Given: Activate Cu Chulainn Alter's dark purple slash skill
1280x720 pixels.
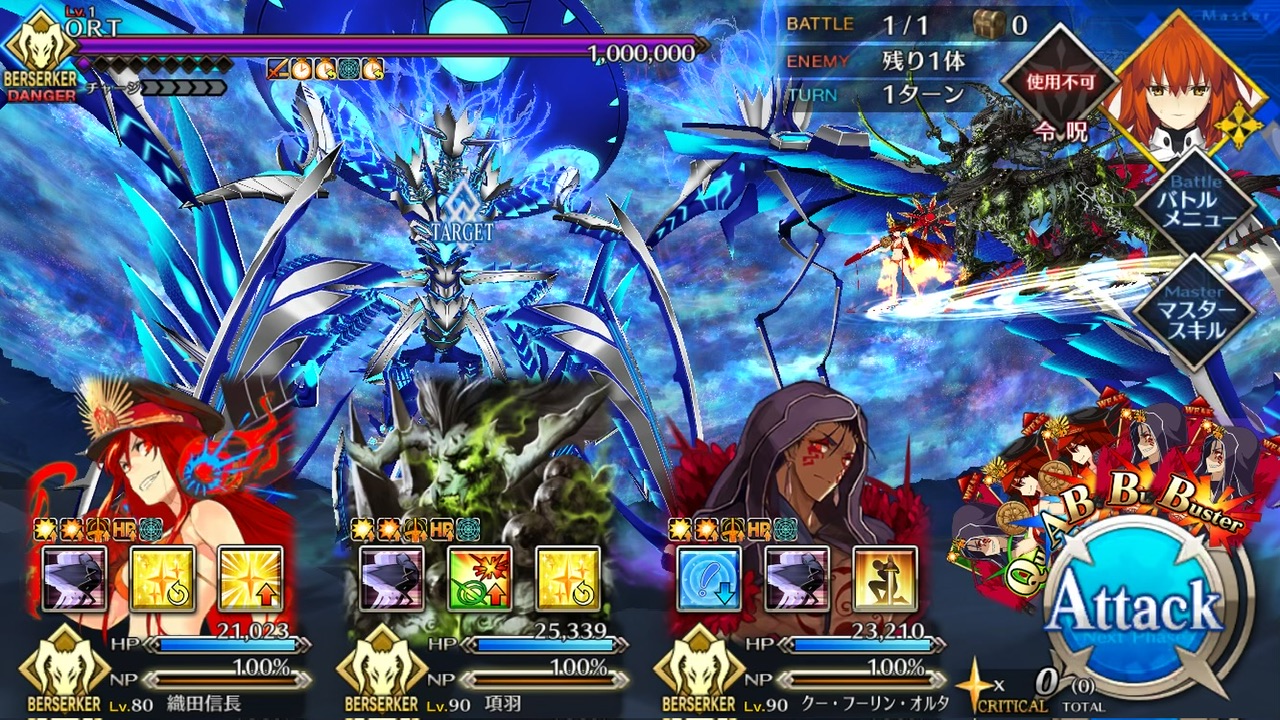Looking at the screenshot, I should (x=797, y=579).
